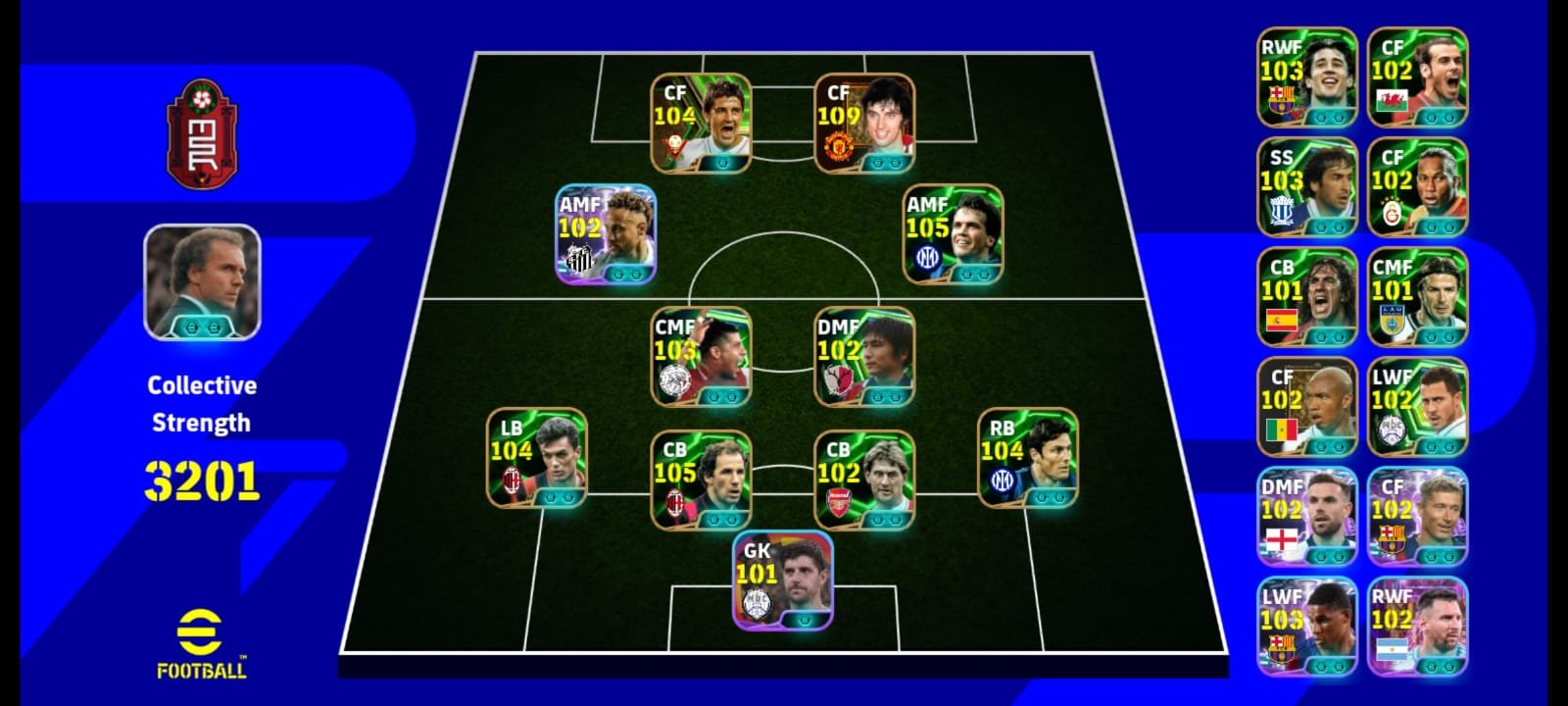This screenshot has width=1568, height=706.
Task: Select the CF 104 forward card
Action: 701,124
